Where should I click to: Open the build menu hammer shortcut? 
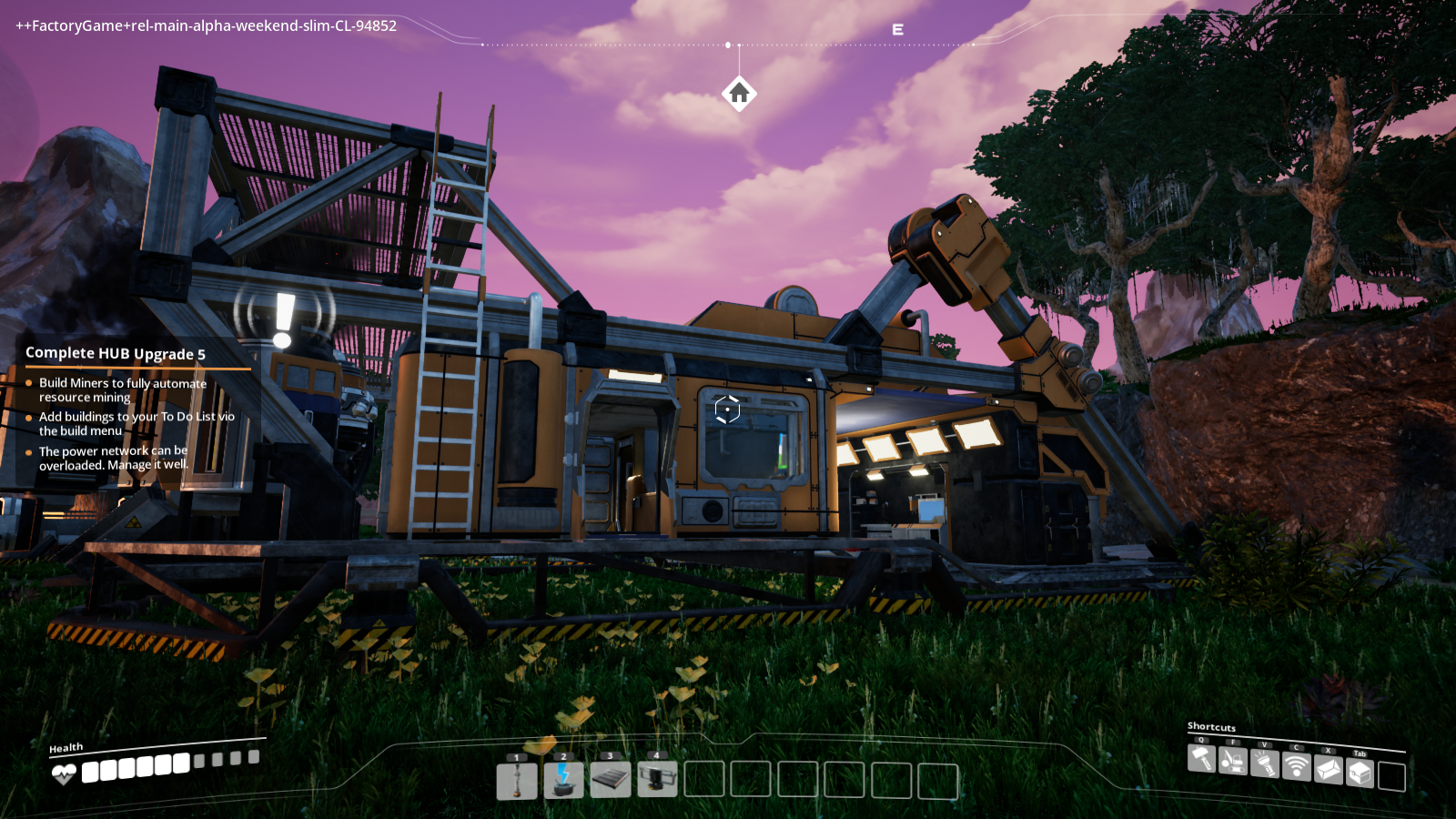1202,758
